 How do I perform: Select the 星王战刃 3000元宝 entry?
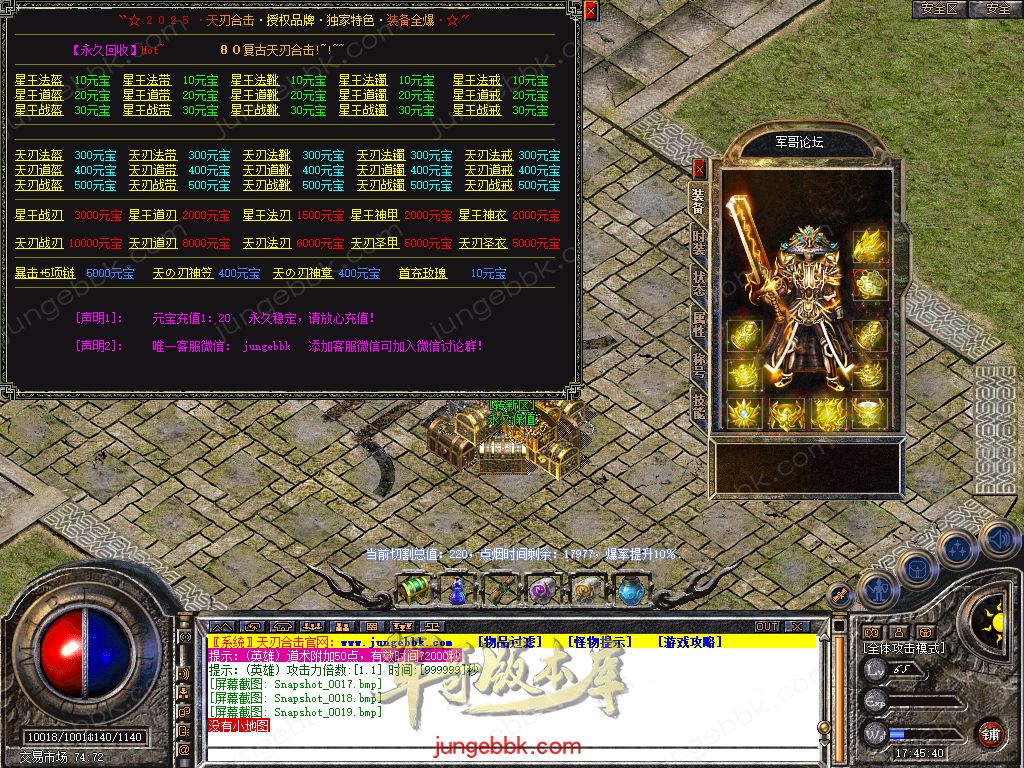pyautogui.click(x=39, y=215)
